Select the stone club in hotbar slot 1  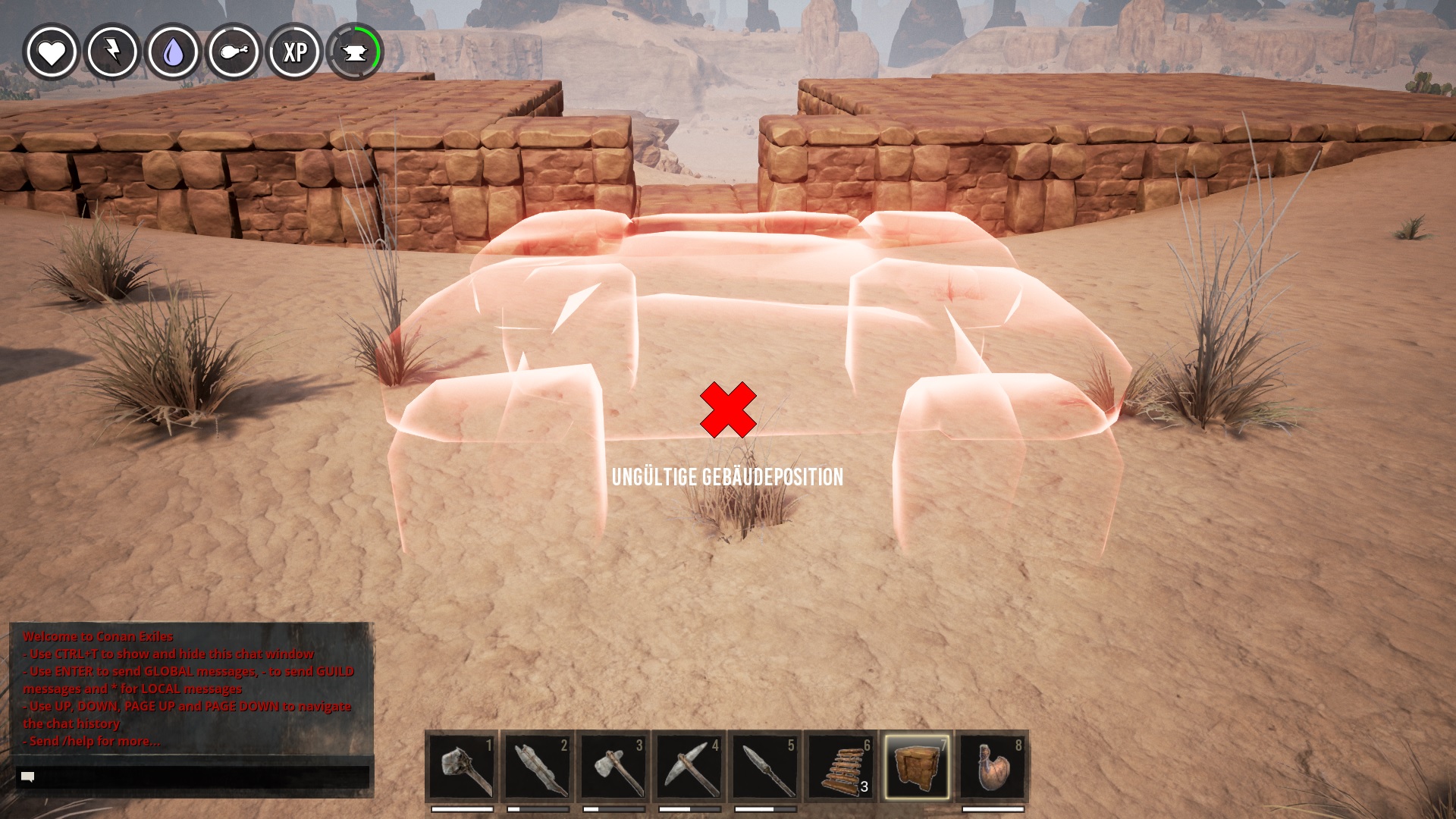click(x=462, y=767)
